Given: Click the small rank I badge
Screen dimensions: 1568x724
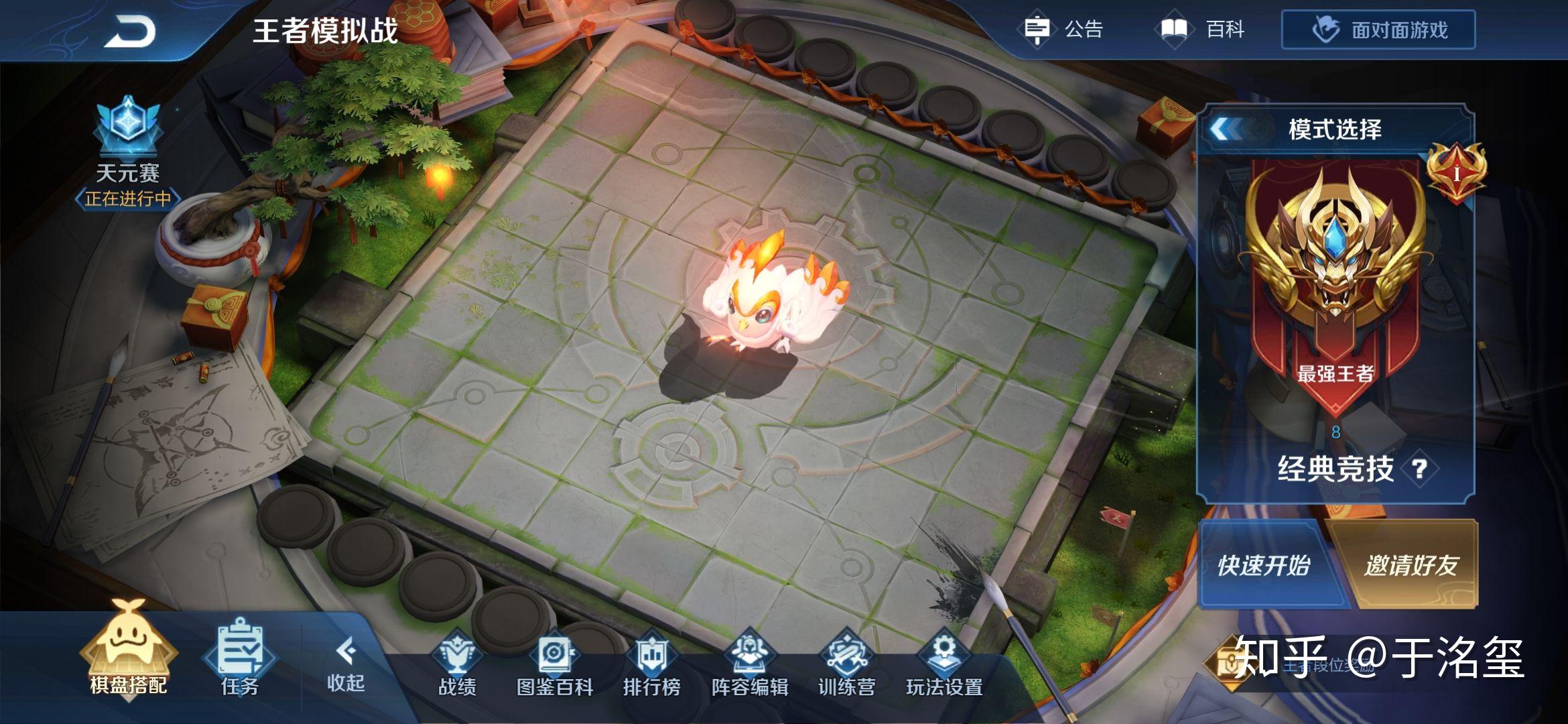Looking at the screenshot, I should pos(1455,173).
